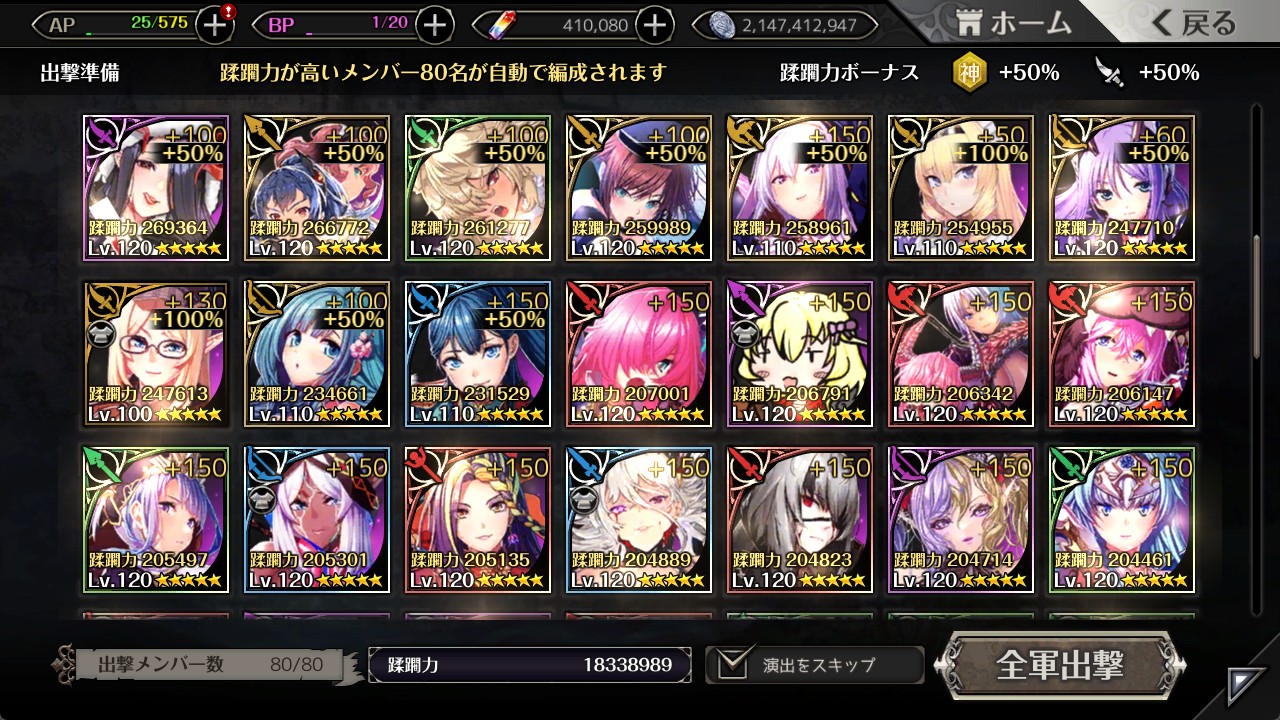Select the unit card with power 269364
Viewport: 1280px width, 720px height.
tap(156, 188)
